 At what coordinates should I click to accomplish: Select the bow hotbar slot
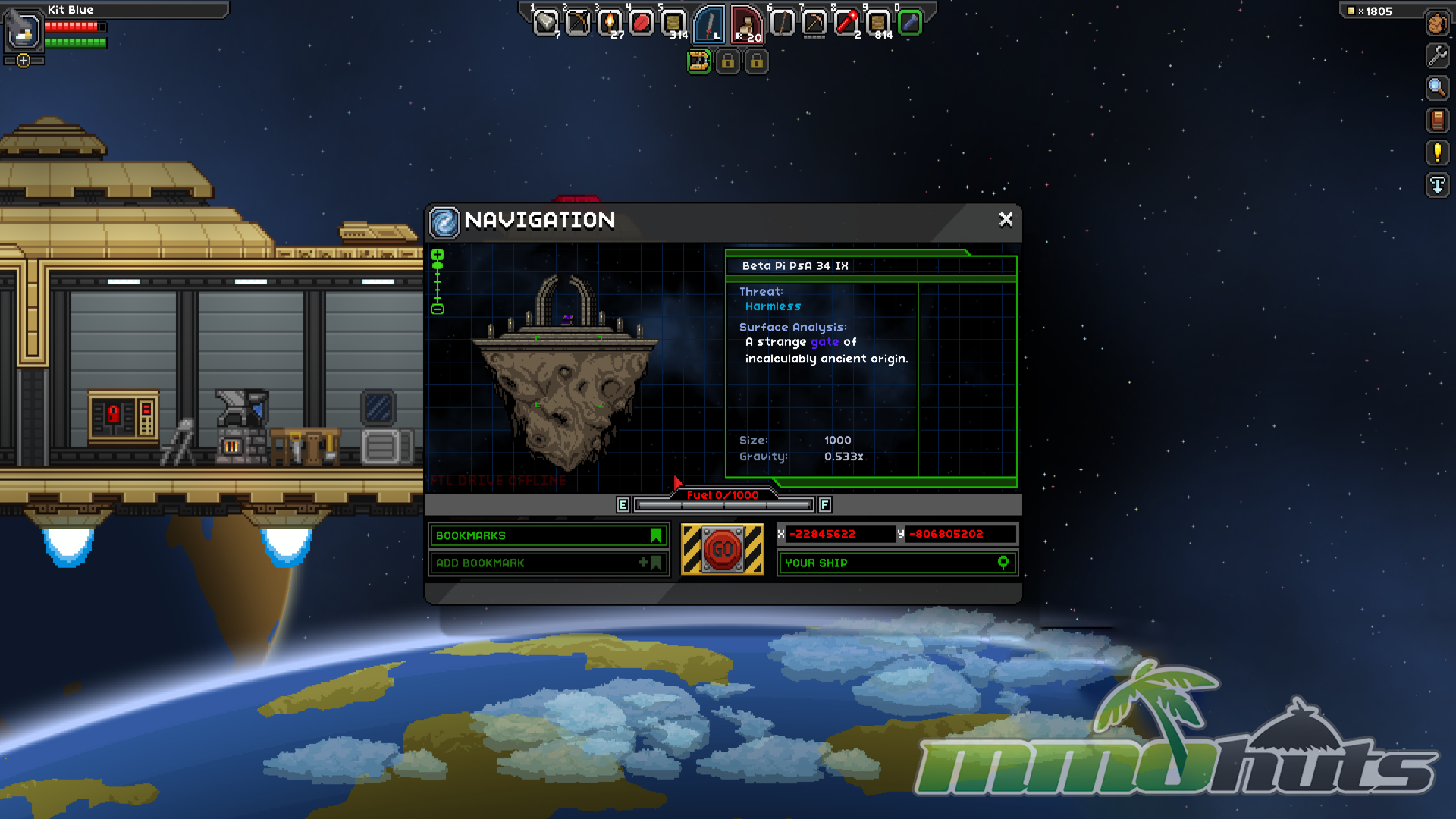[577, 24]
